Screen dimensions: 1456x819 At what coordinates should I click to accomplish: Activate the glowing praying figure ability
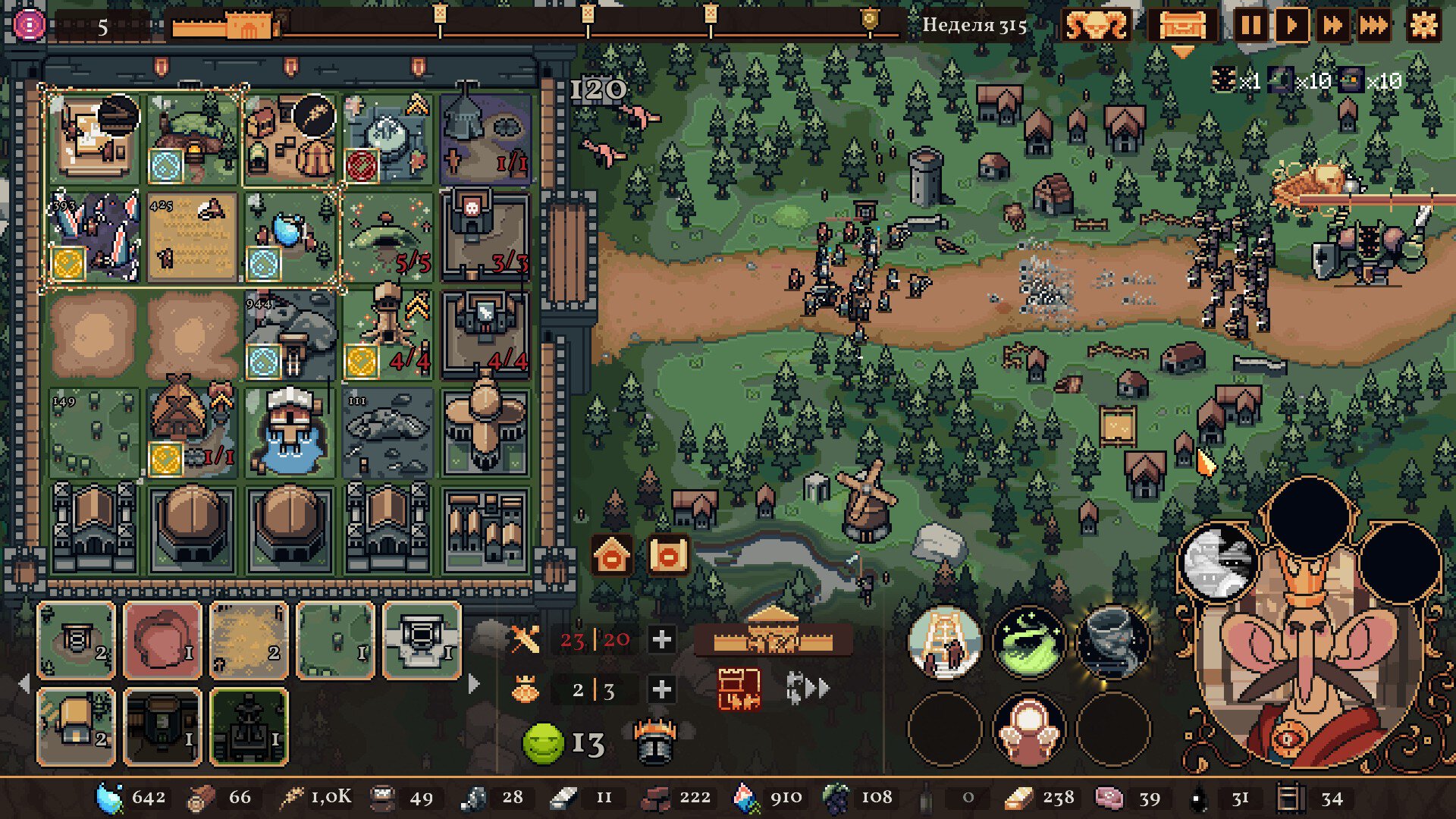click(1028, 730)
